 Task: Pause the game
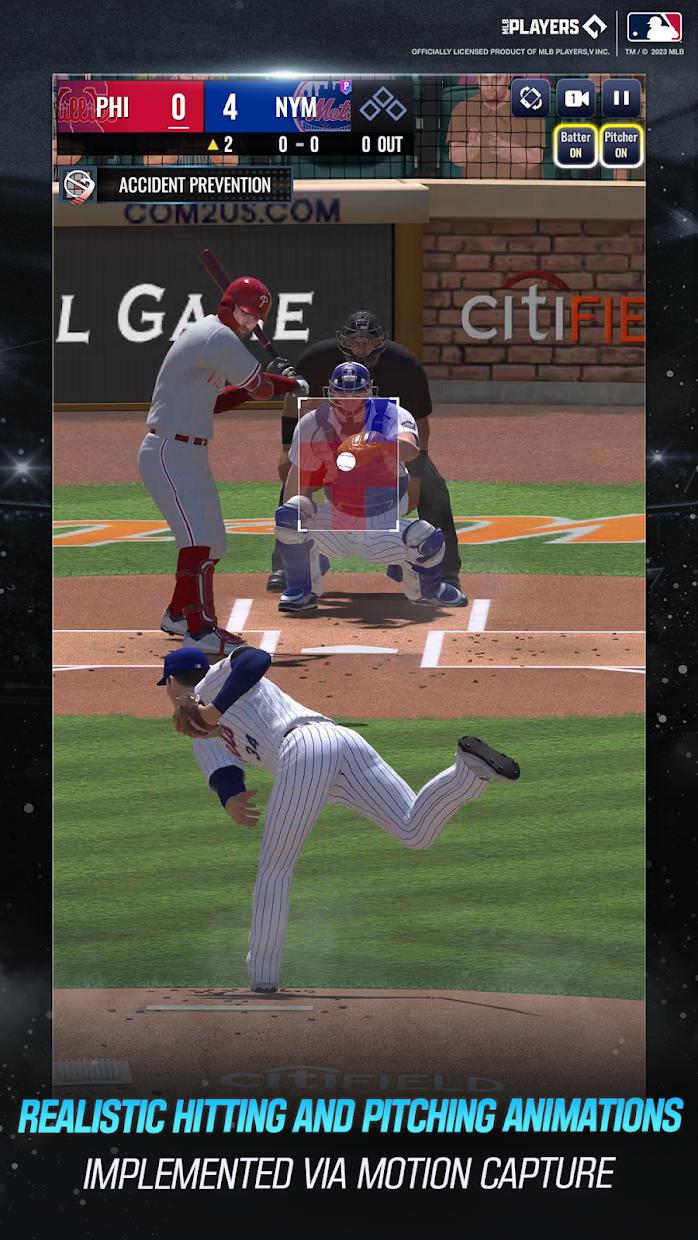(x=621, y=98)
